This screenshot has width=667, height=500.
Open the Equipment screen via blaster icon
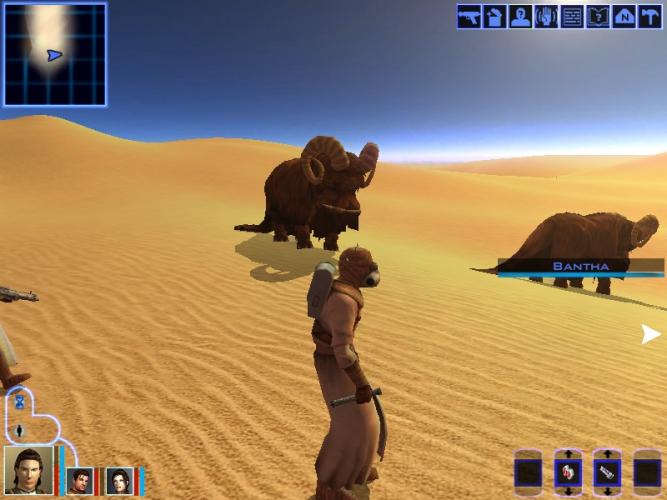469,17
